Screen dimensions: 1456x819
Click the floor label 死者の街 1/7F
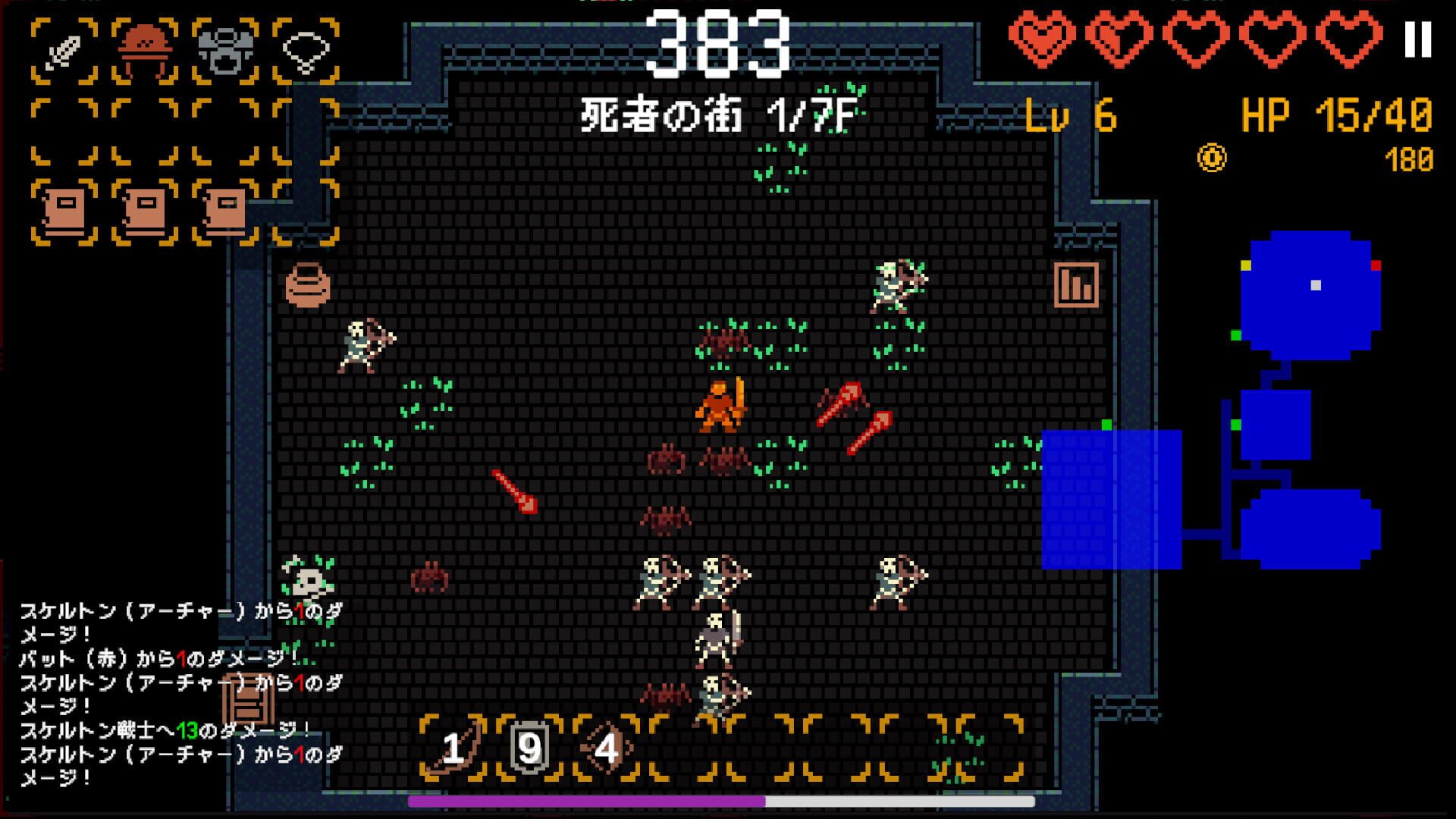pos(719,115)
